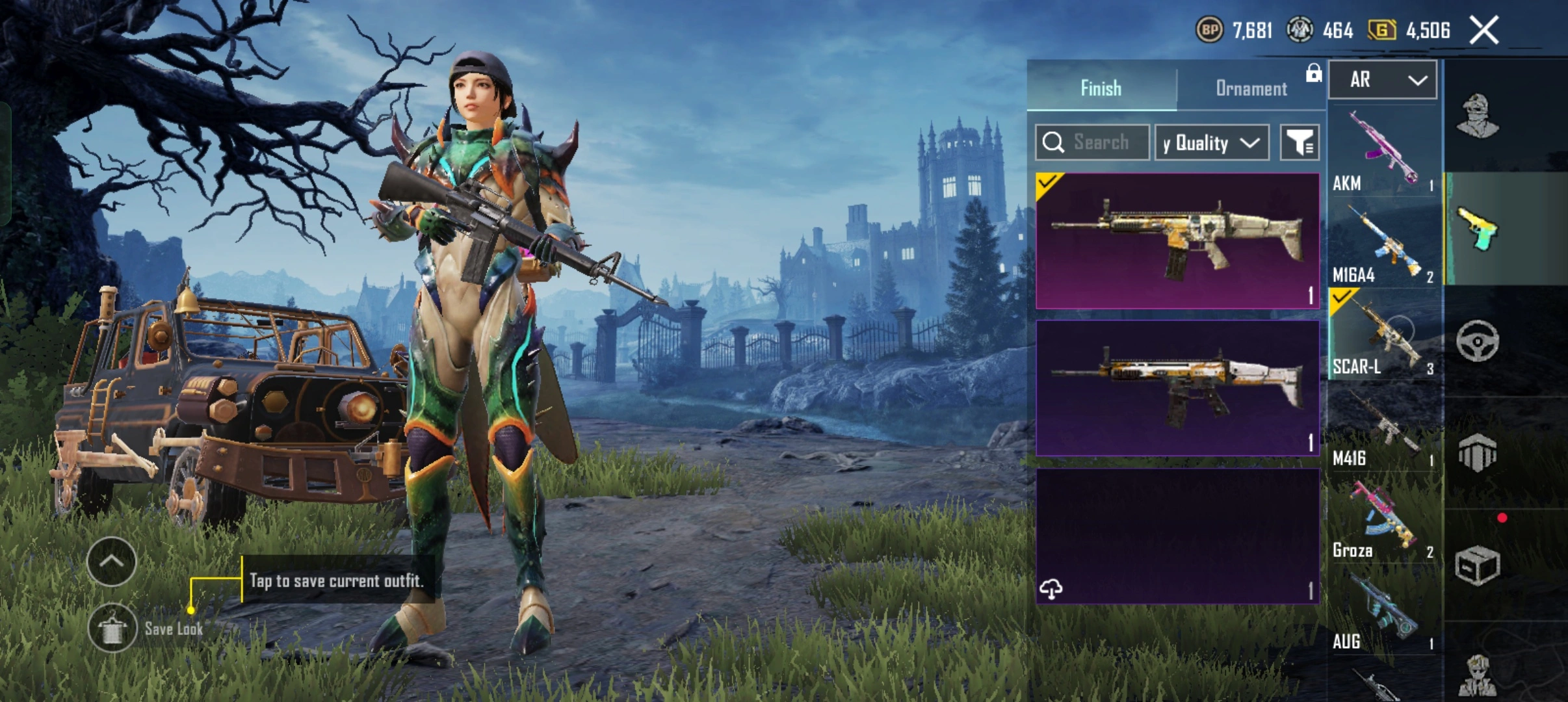Select AKM in the weapon list
This screenshot has height=702, width=1568.
(x=1383, y=151)
